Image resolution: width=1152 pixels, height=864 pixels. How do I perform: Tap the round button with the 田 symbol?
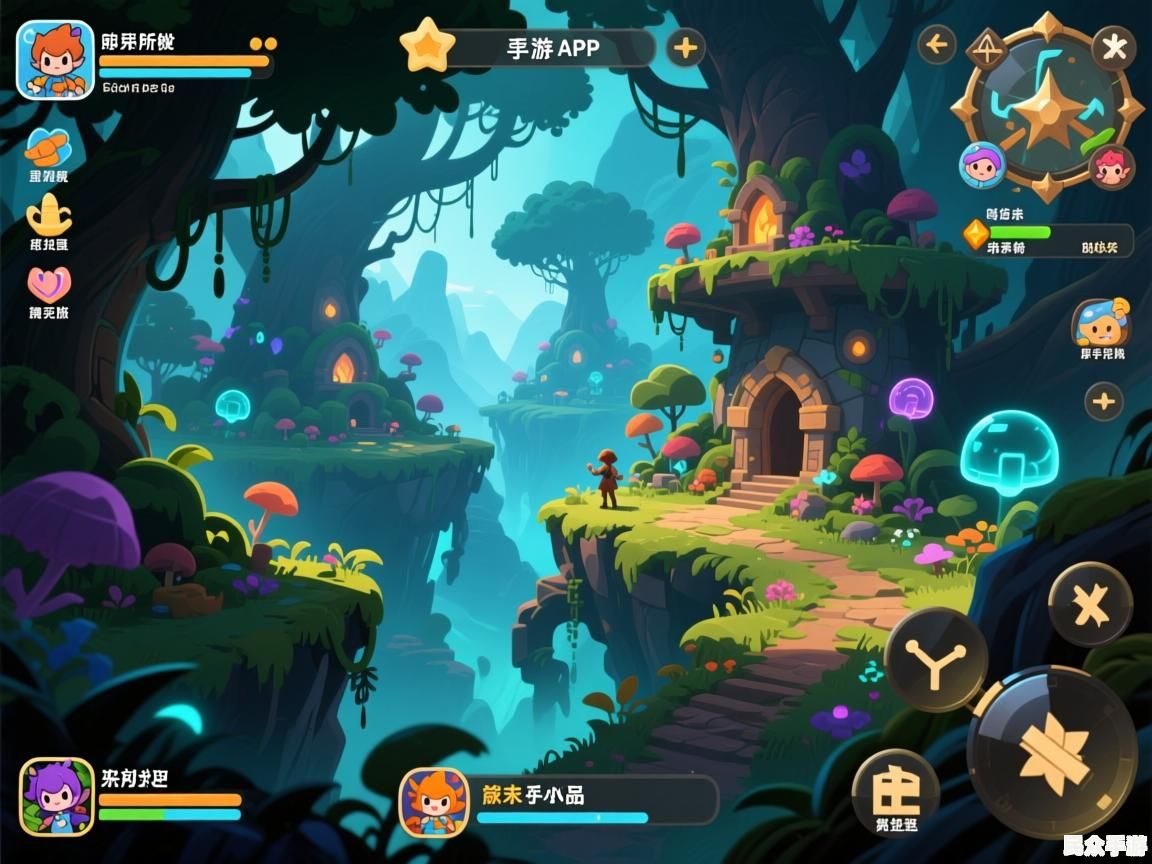[x=895, y=790]
